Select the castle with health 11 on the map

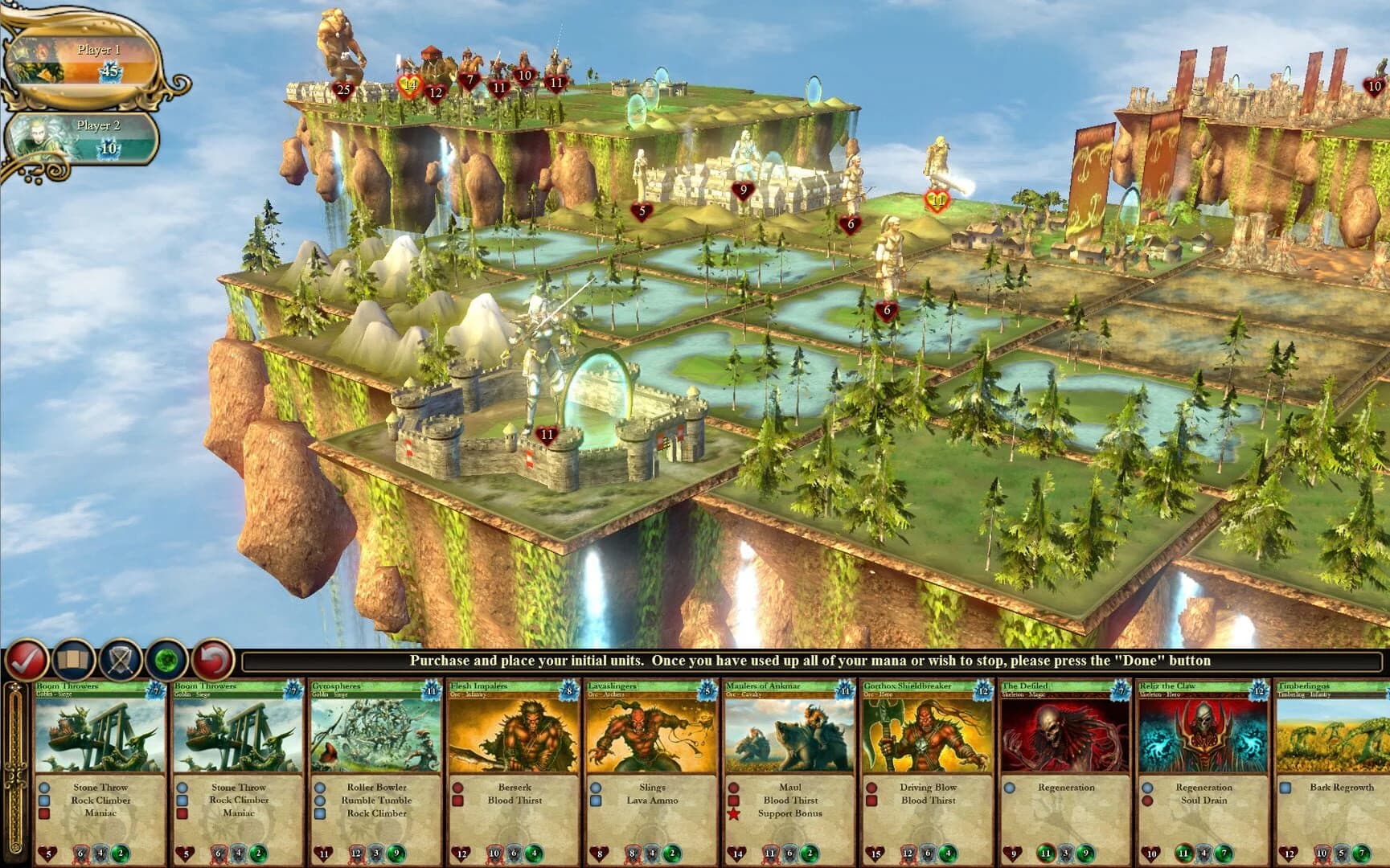pyautogui.click(x=547, y=434)
